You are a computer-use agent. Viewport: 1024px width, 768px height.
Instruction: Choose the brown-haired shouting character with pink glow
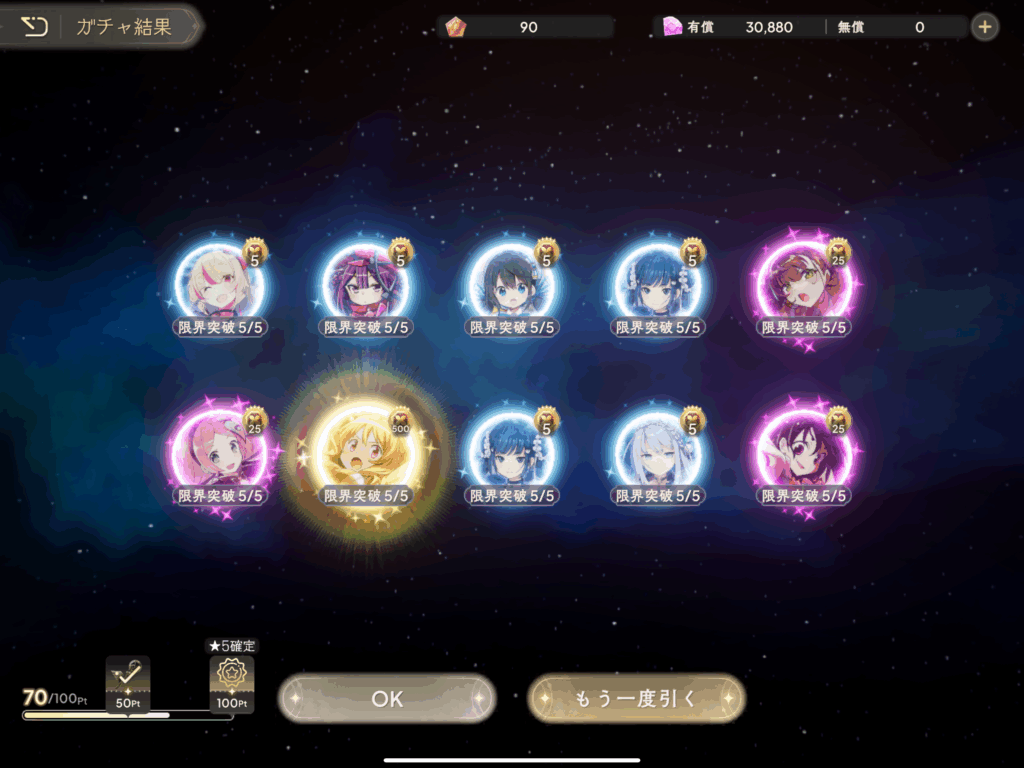804,281
